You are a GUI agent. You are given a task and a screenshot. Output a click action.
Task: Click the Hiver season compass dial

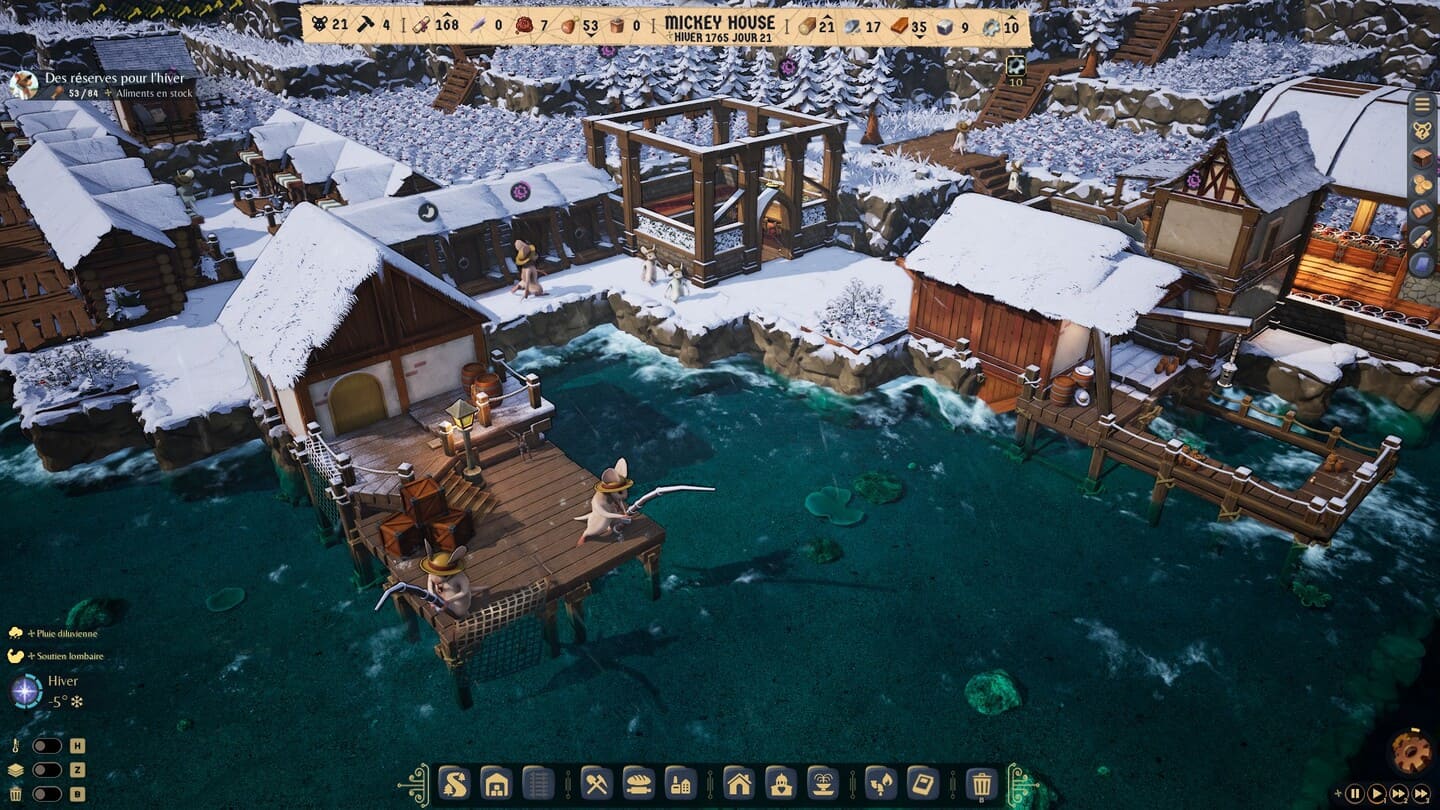[x=26, y=691]
